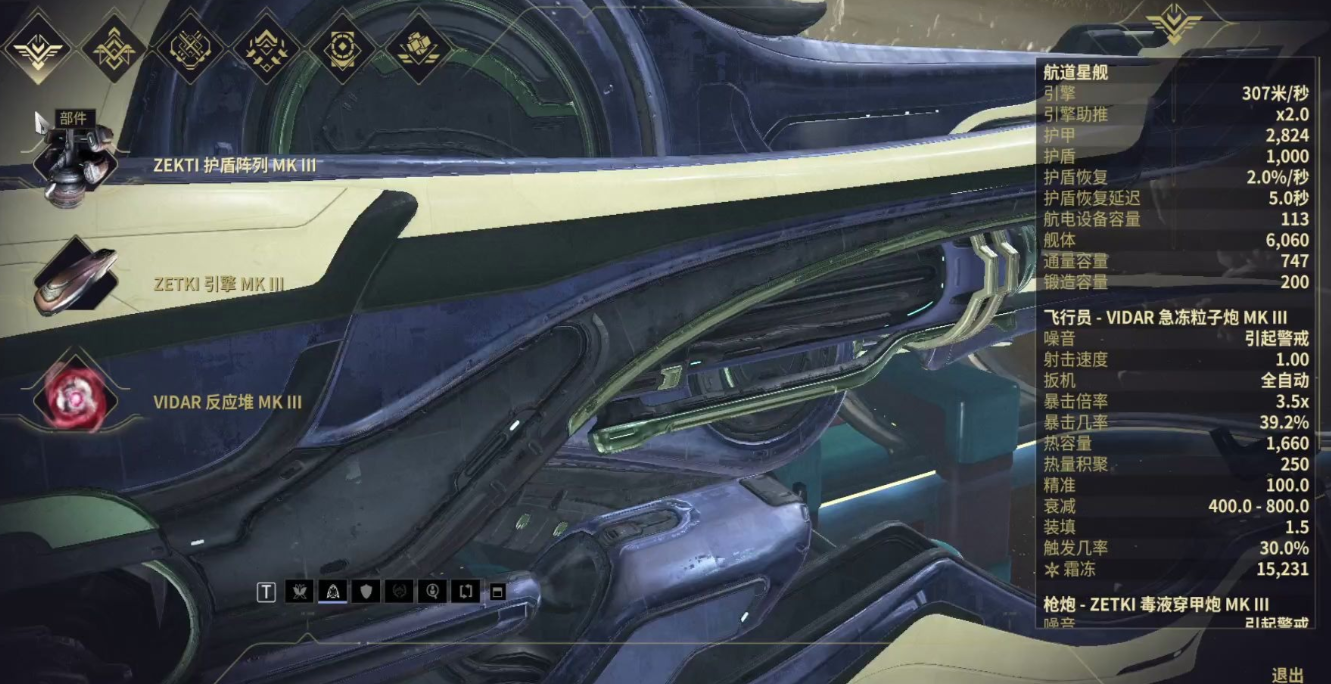Viewport: 1331px width, 684px height.
Task: Open the magnifier person search icon
Action: click(x=433, y=591)
